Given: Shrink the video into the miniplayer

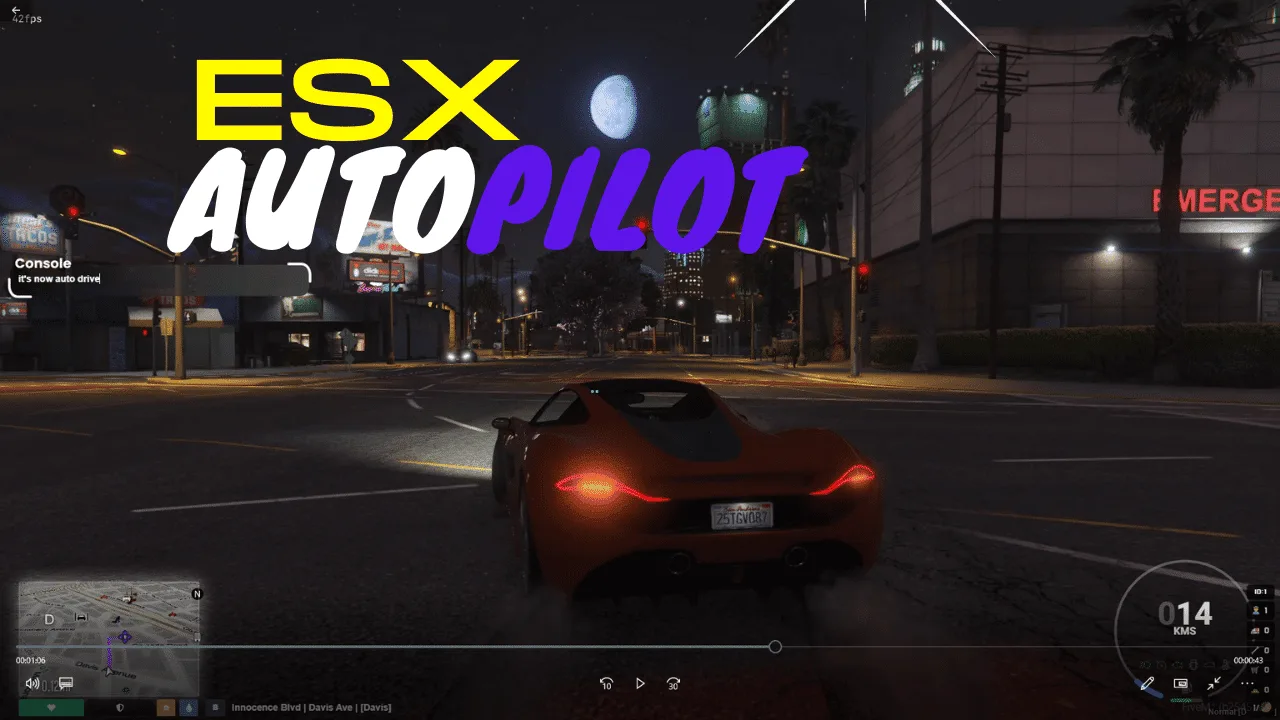Looking at the screenshot, I should (x=1213, y=683).
